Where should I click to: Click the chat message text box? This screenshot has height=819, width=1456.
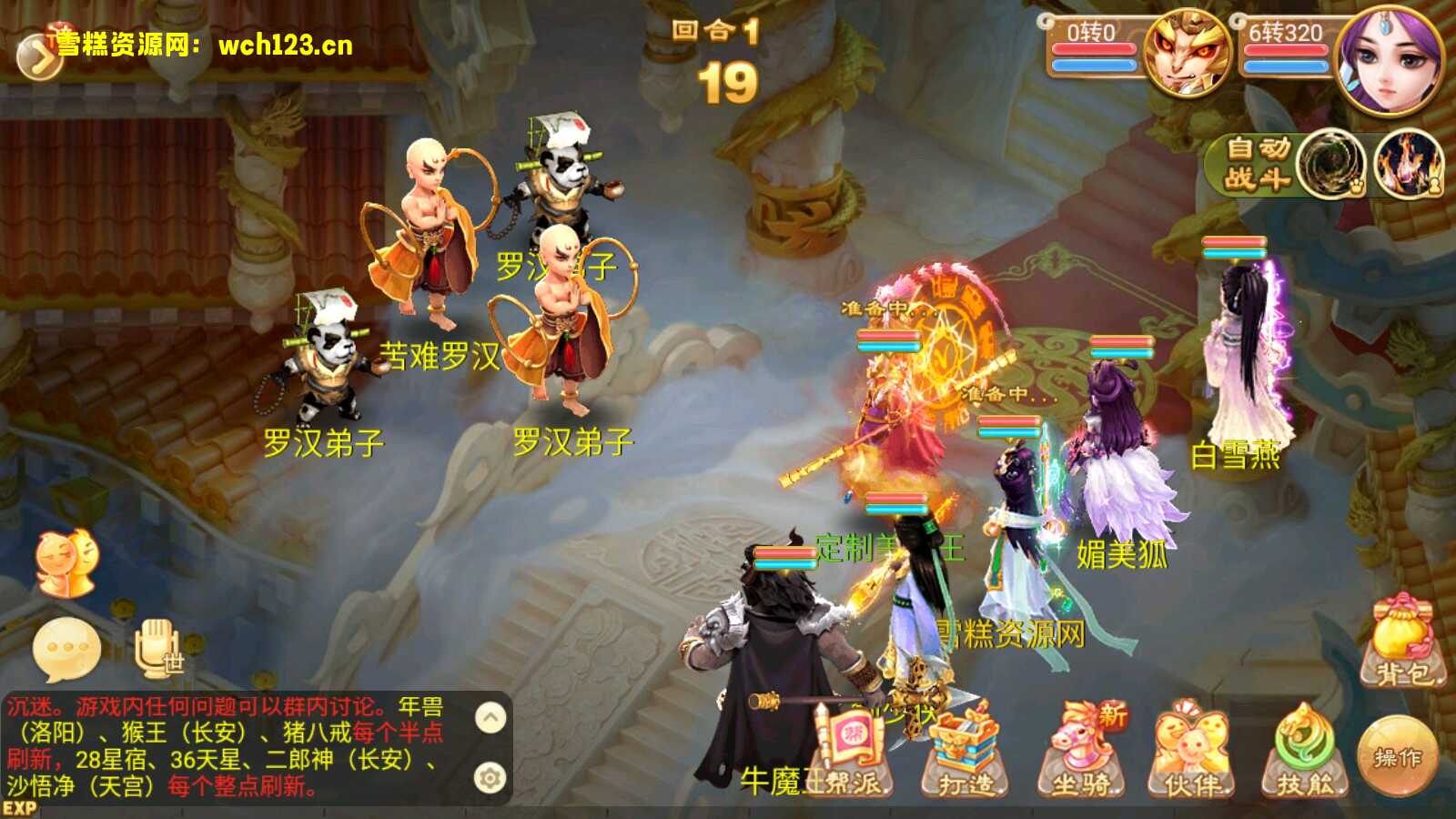click(x=227, y=746)
